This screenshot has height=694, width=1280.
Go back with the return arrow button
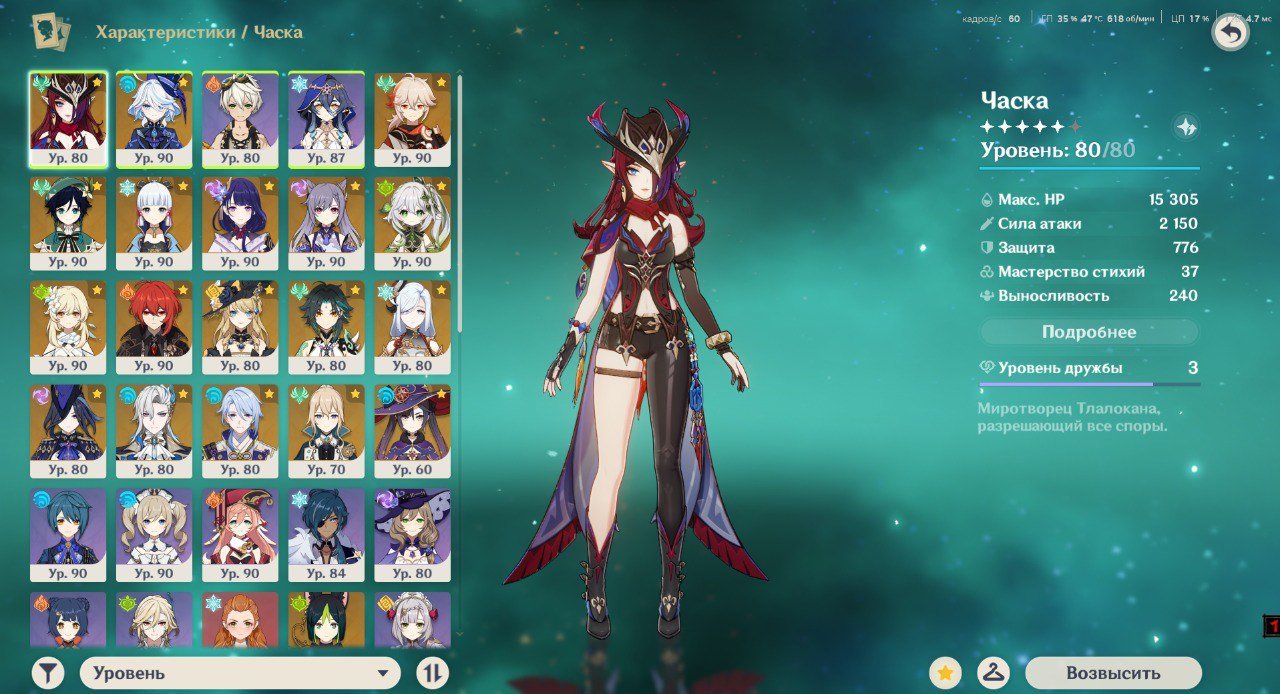pyautogui.click(x=1231, y=33)
